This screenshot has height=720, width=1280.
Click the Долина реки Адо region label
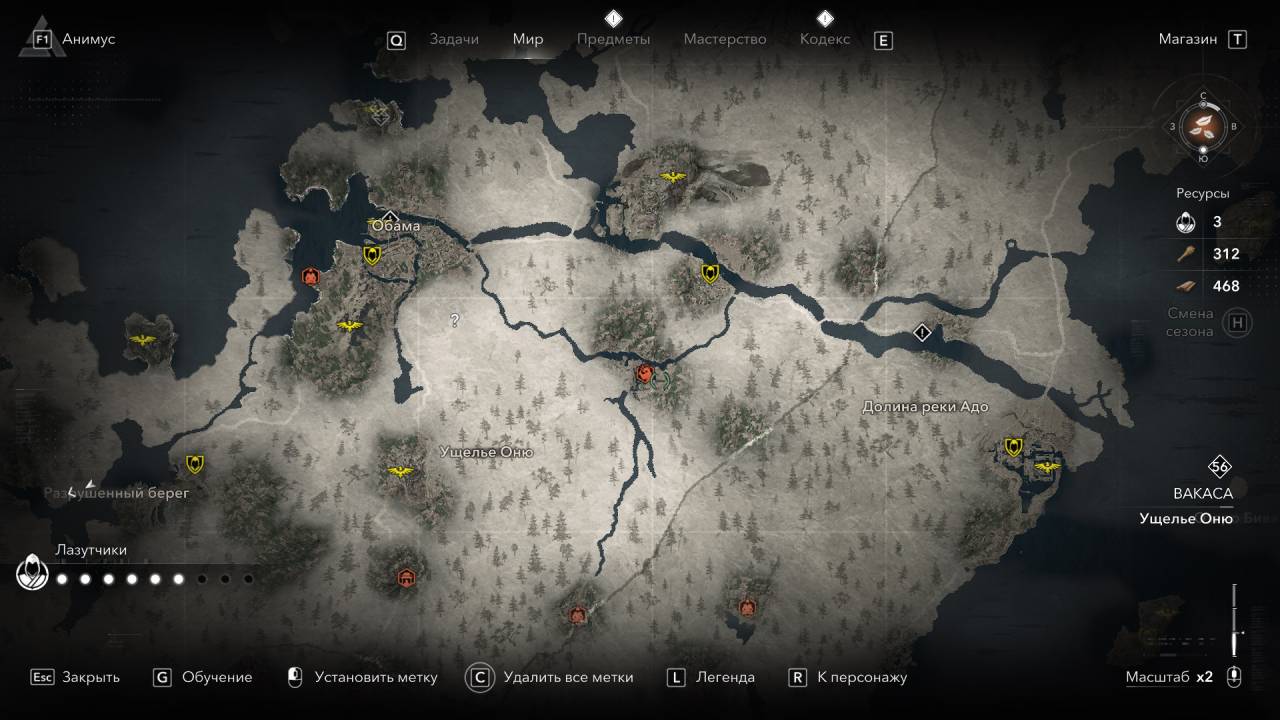[925, 407]
